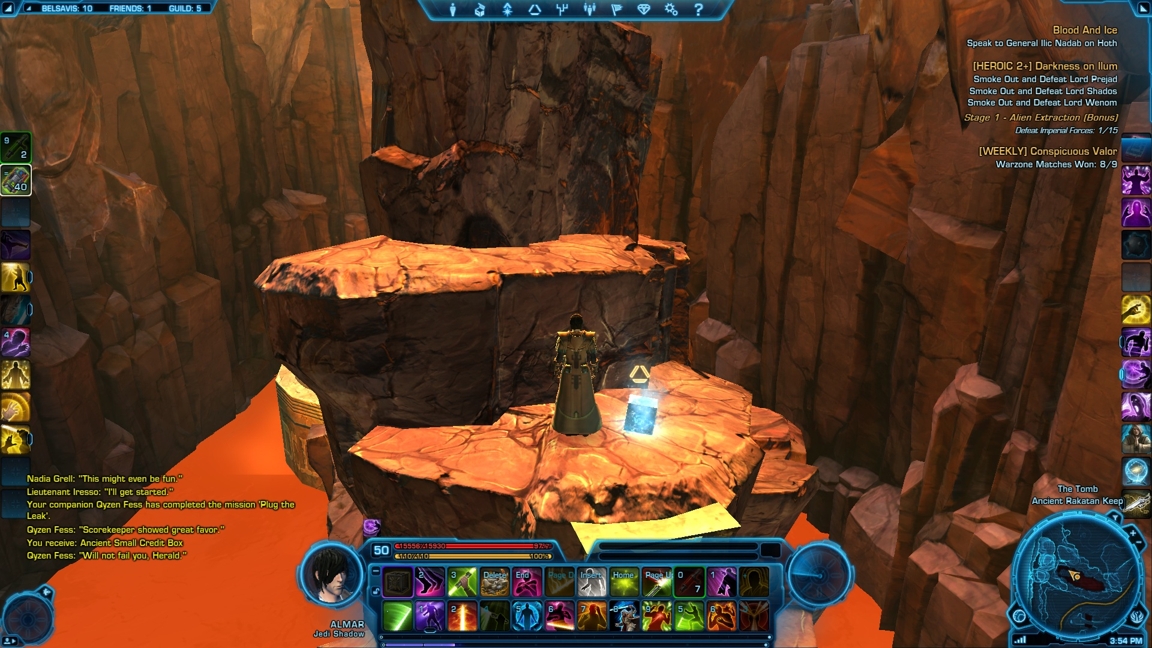Activate the hotbar ability labeled Insert
1152x648 pixels.
(x=592, y=582)
